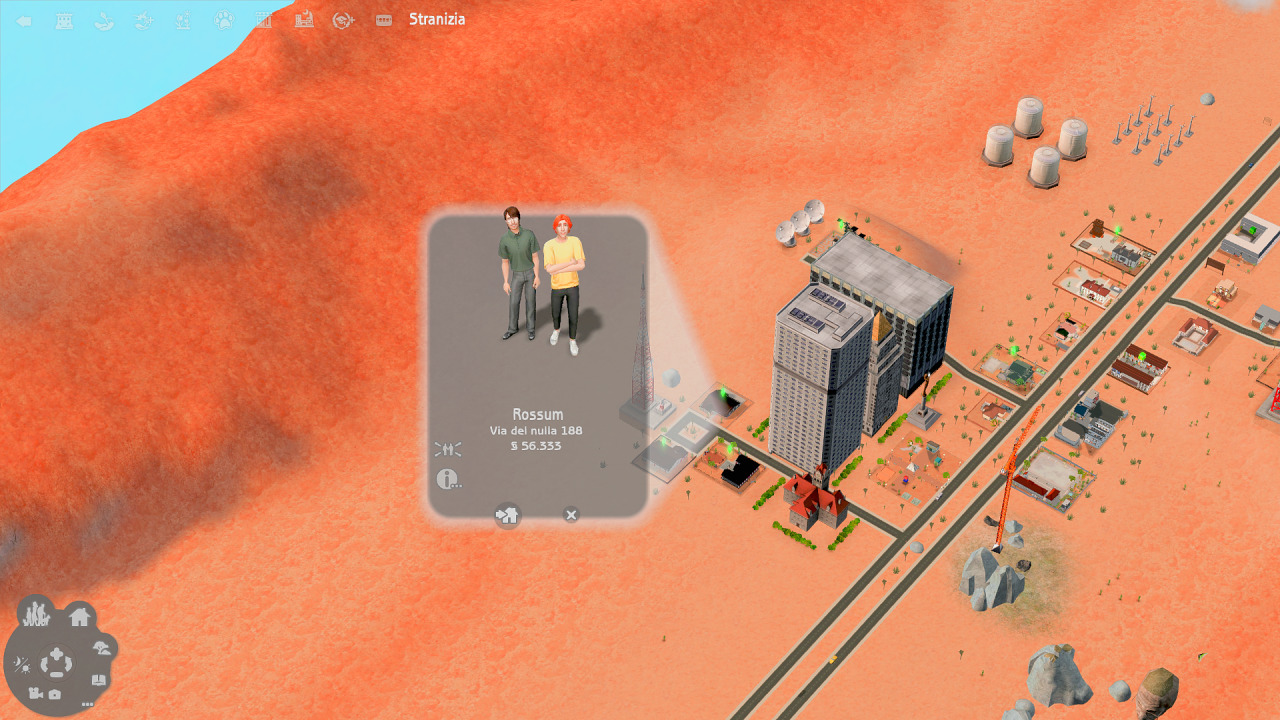Viewport: 1280px width, 720px height.
Task: Activate the video camera recording tool
Action: coord(35,693)
